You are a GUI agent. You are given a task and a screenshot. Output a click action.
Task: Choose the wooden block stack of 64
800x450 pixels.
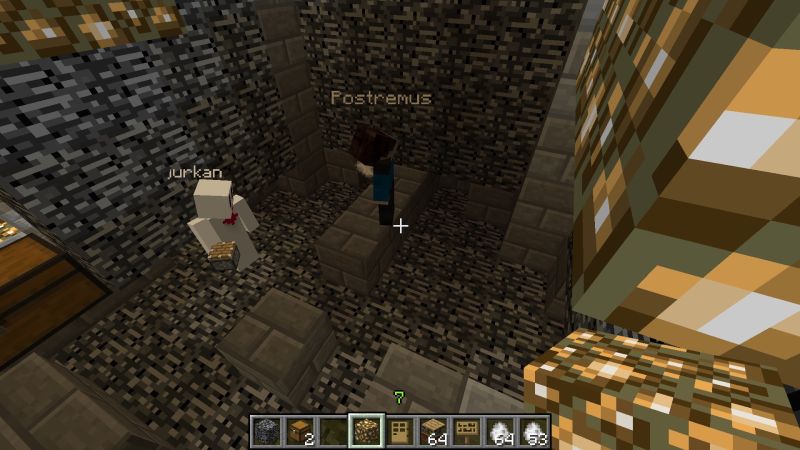[433, 431]
